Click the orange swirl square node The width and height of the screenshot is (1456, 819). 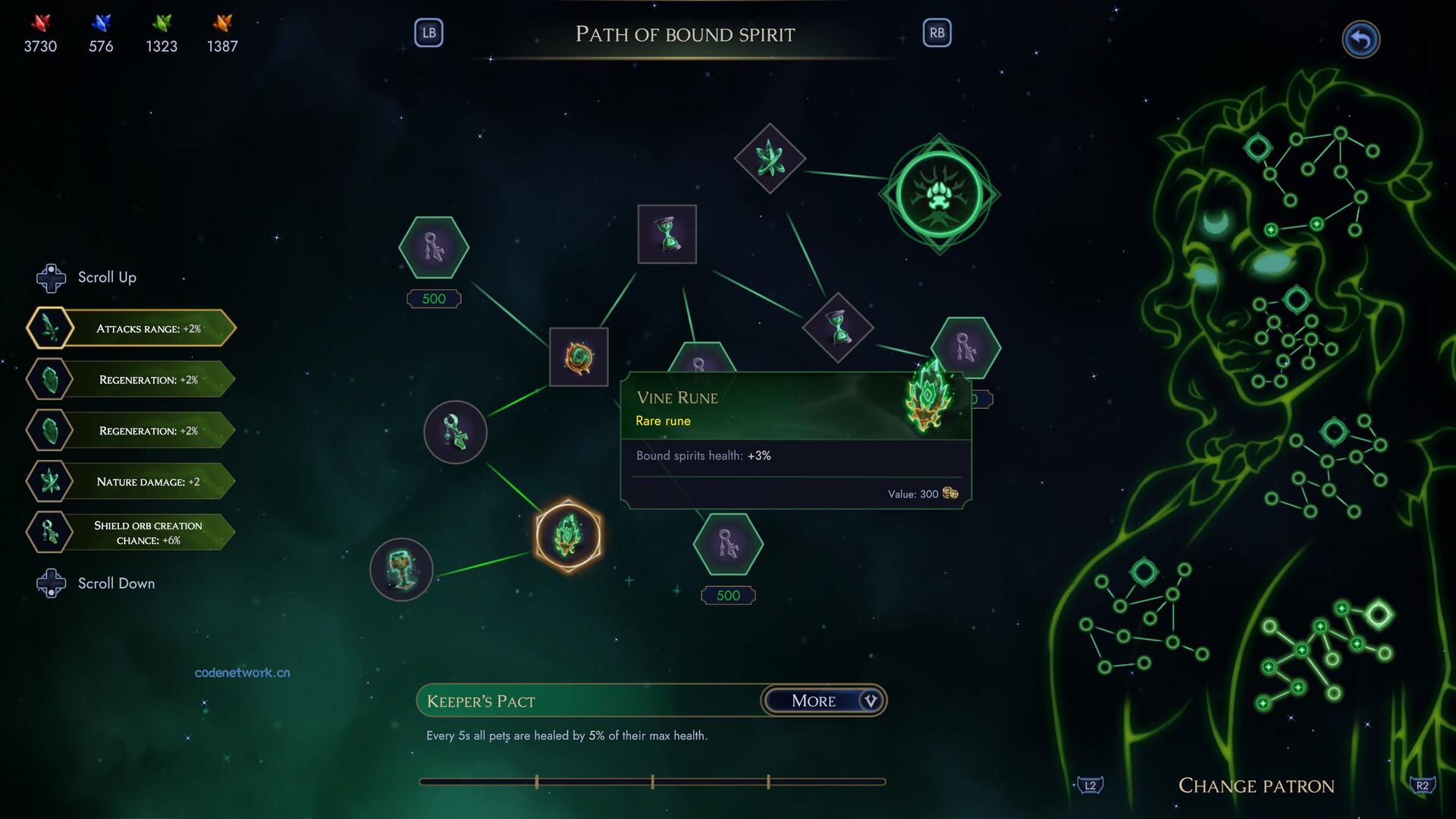point(579,357)
